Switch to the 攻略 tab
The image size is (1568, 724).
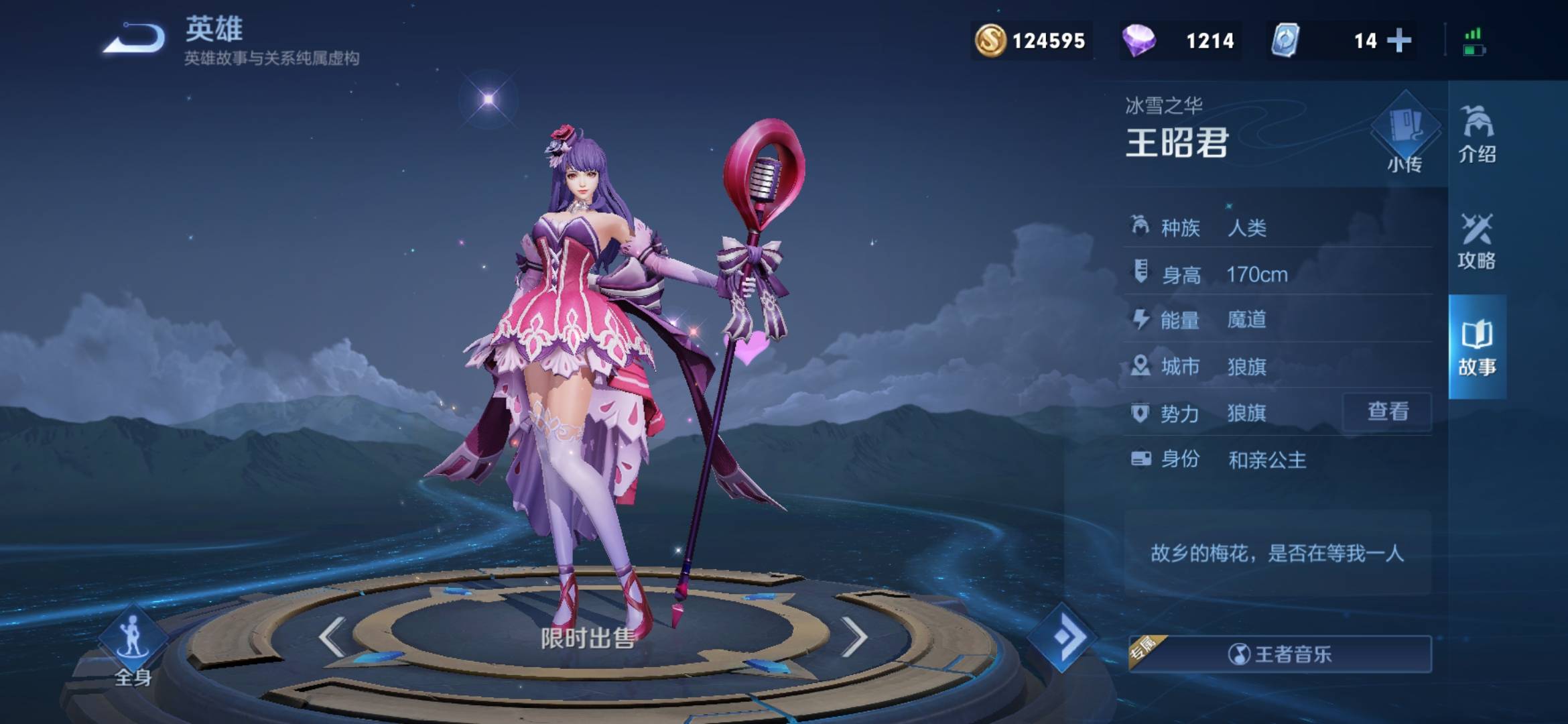pos(1476,241)
